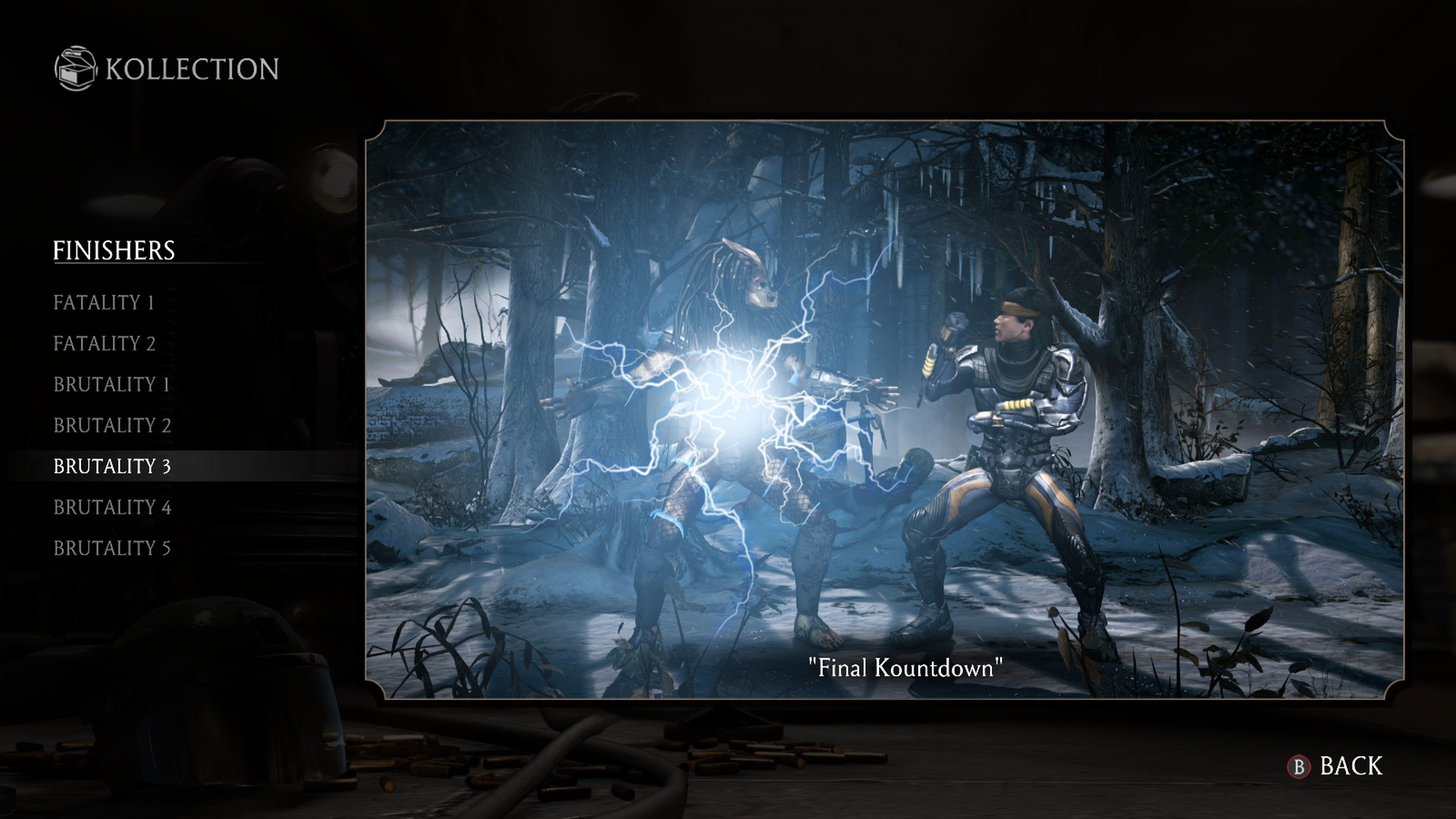Choose Brutality 2 in the list

(x=114, y=425)
